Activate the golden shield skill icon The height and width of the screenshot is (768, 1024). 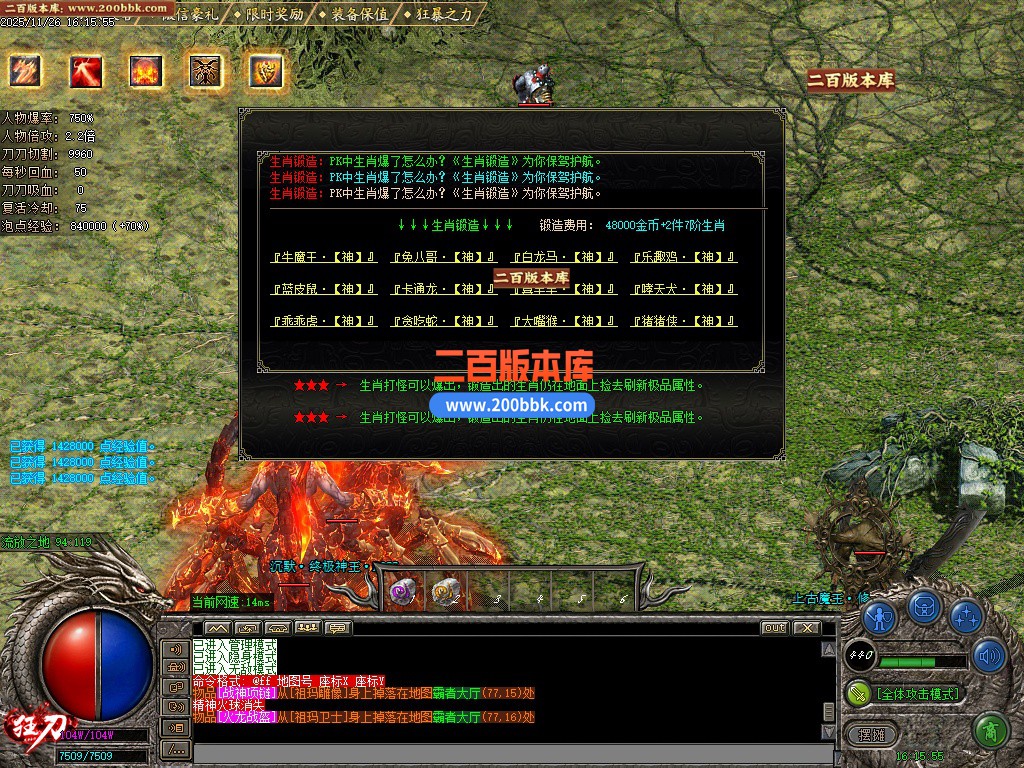tap(266, 71)
